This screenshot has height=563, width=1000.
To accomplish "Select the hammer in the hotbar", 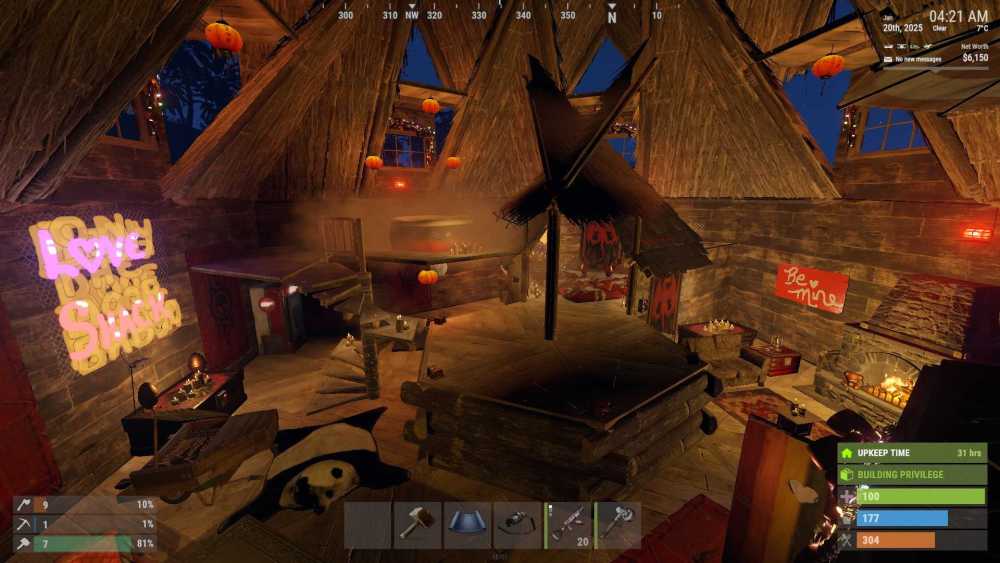I will [x=417, y=524].
